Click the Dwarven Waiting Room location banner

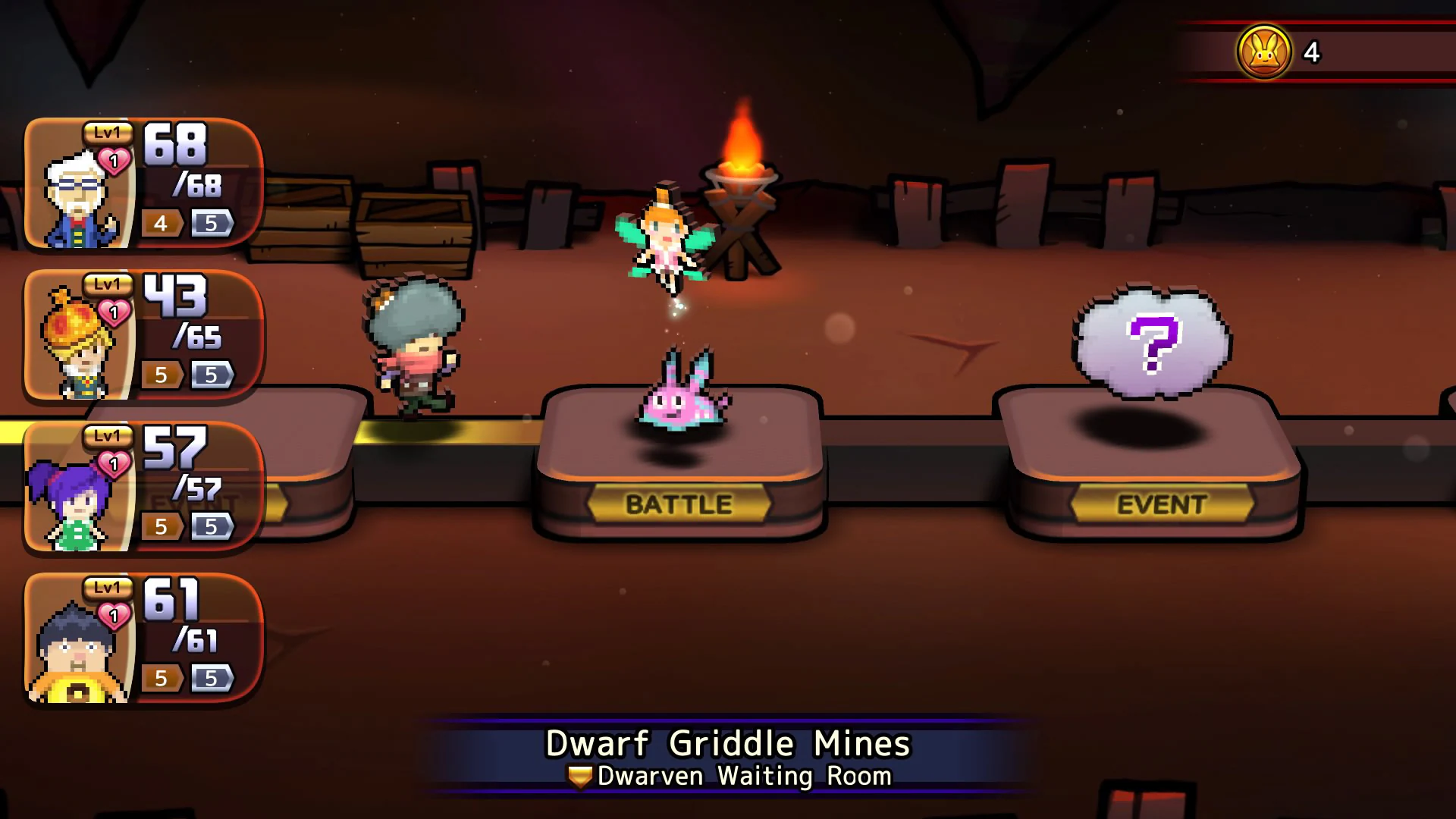point(728,758)
